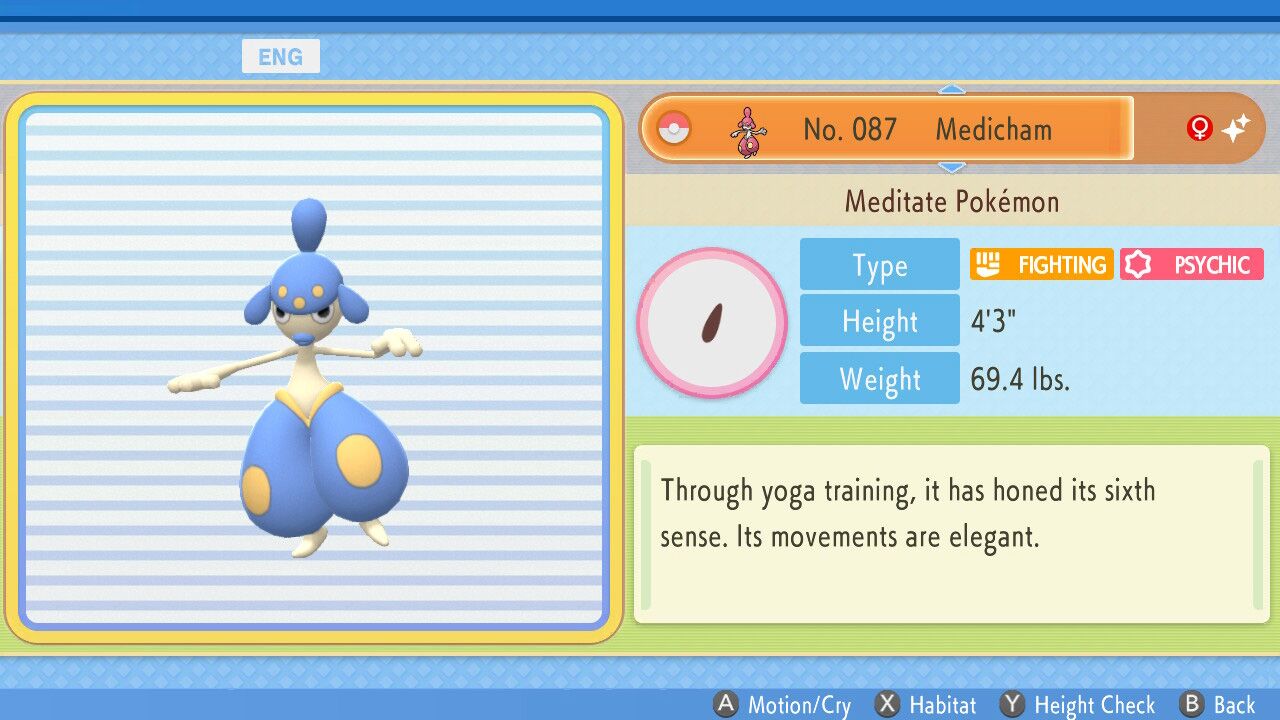Expand the previous Pokémon entry arrow
Screen dimensions: 1280x720
coord(952,91)
